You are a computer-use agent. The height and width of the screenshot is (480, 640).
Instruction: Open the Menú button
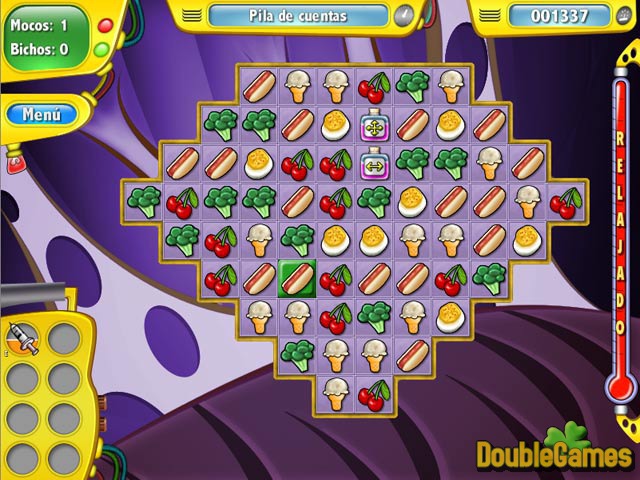click(41, 114)
